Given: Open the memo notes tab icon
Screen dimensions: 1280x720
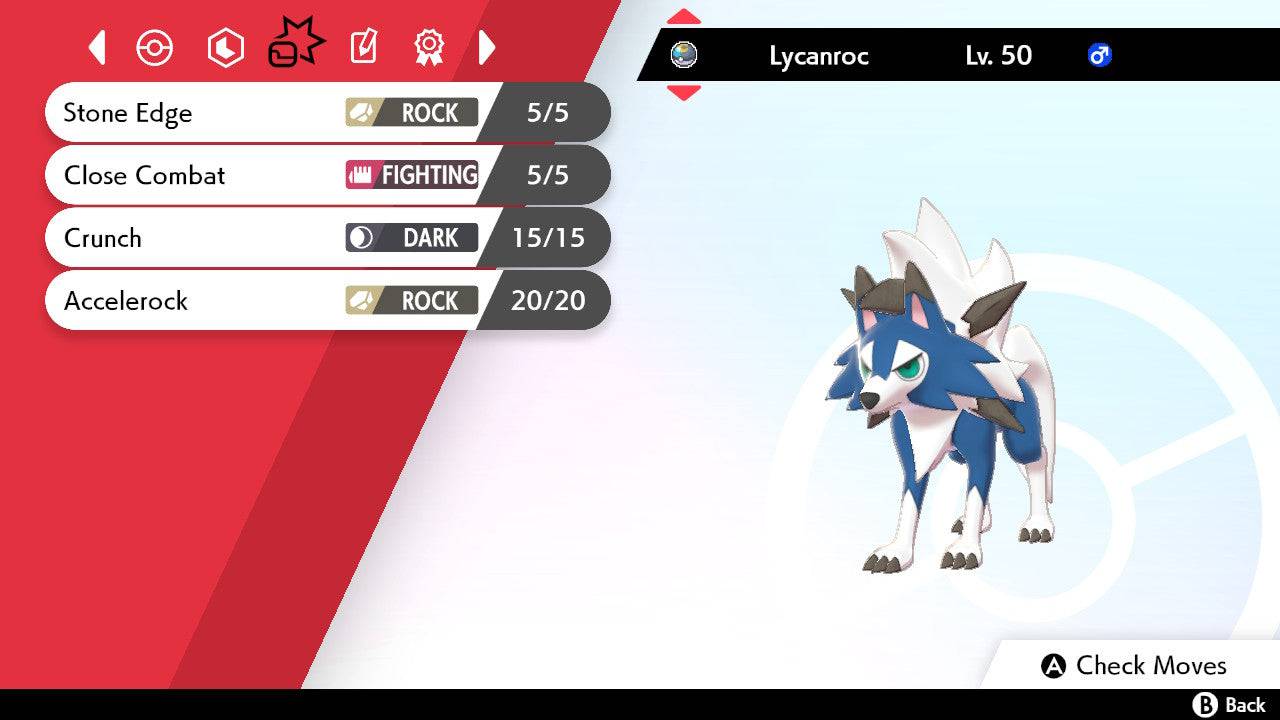Looking at the screenshot, I should pos(362,47).
